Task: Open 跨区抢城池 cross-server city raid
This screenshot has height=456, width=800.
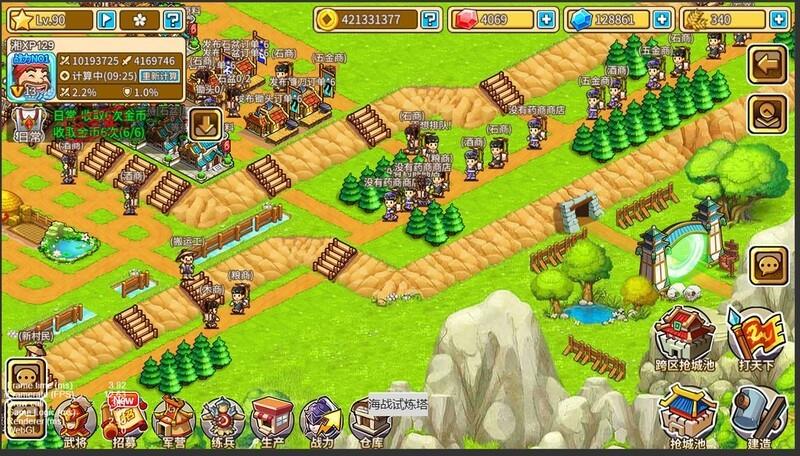Action: (x=681, y=340)
